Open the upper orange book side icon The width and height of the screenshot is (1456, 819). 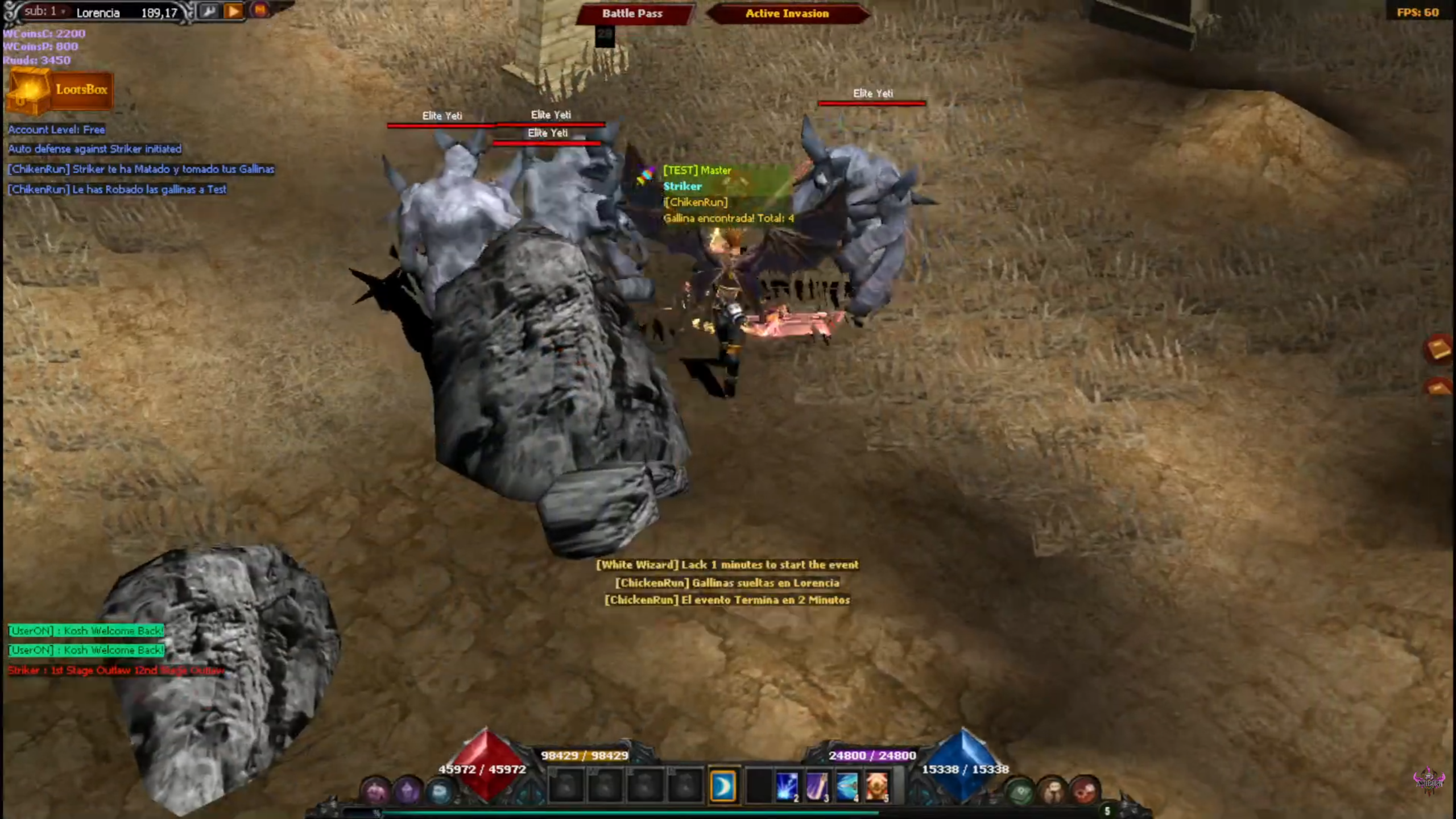click(1440, 349)
